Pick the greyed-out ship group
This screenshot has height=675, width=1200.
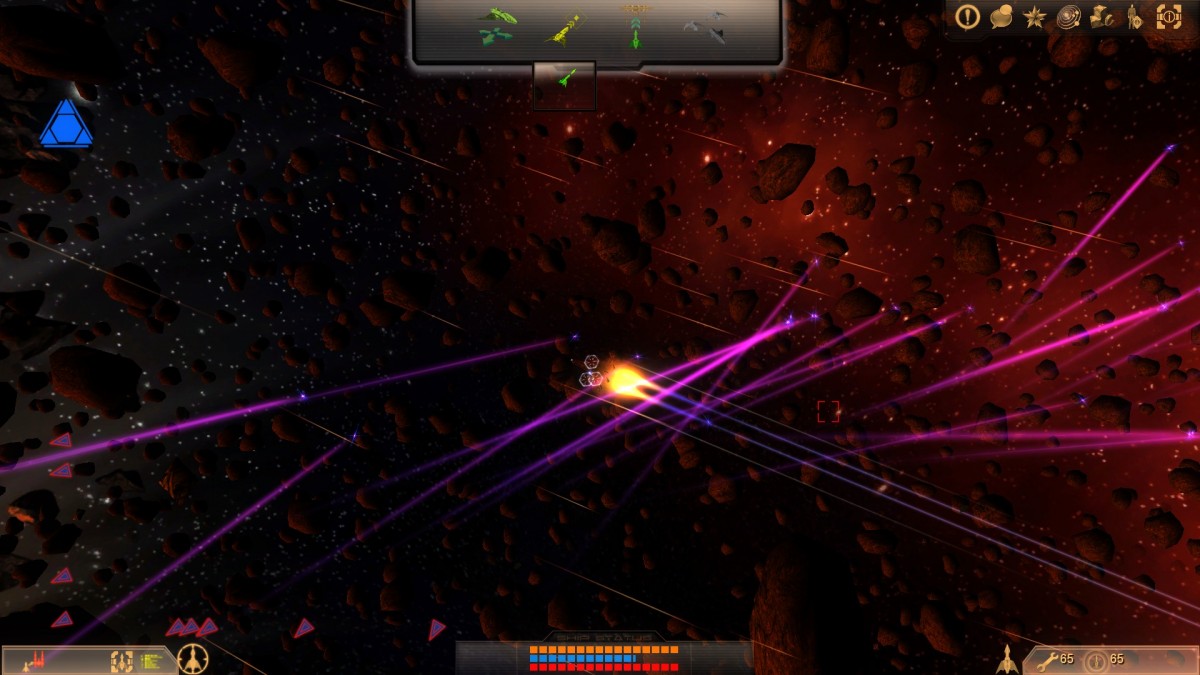coord(705,27)
